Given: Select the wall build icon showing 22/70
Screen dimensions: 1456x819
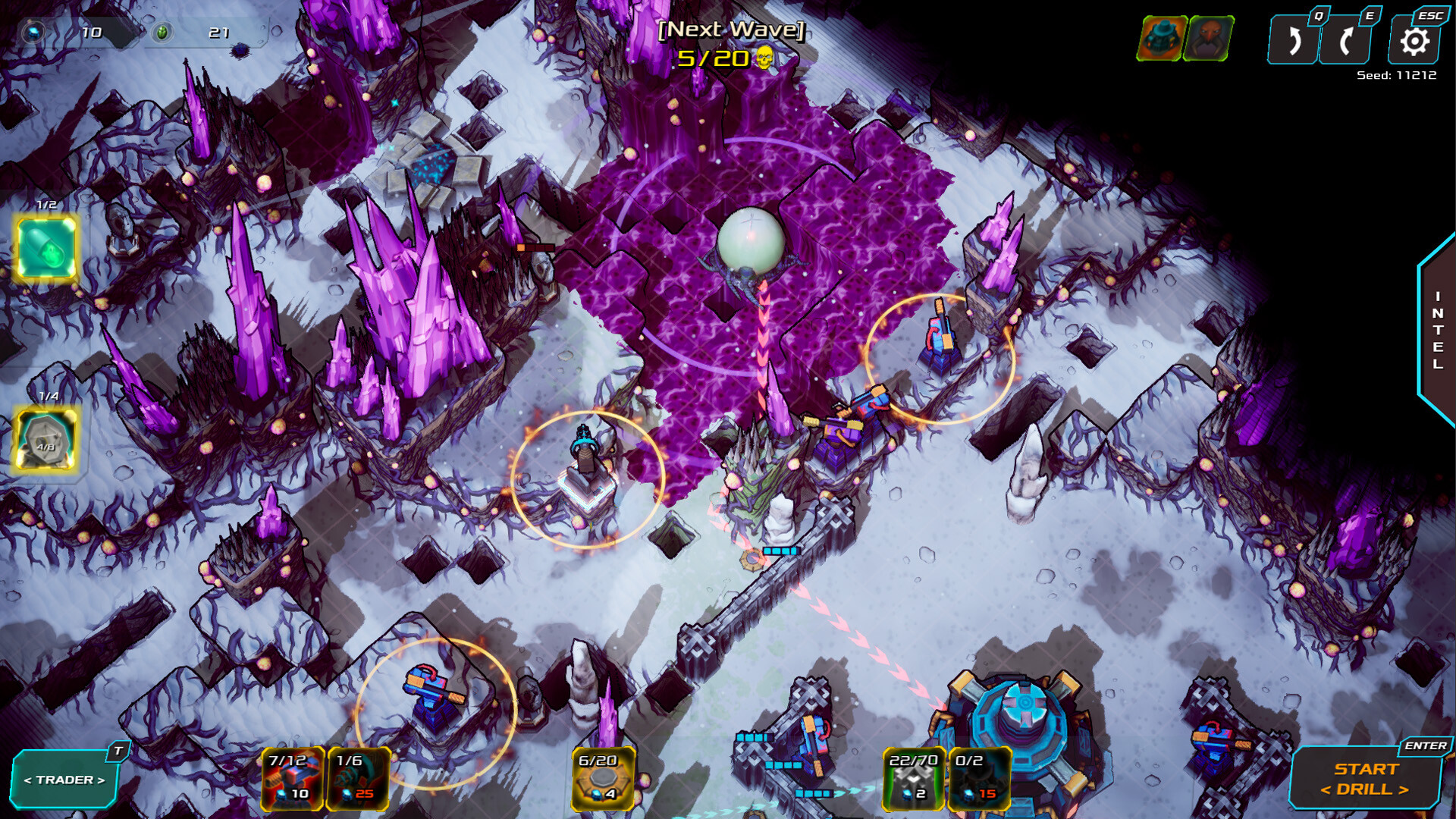Looking at the screenshot, I should click(x=913, y=778).
